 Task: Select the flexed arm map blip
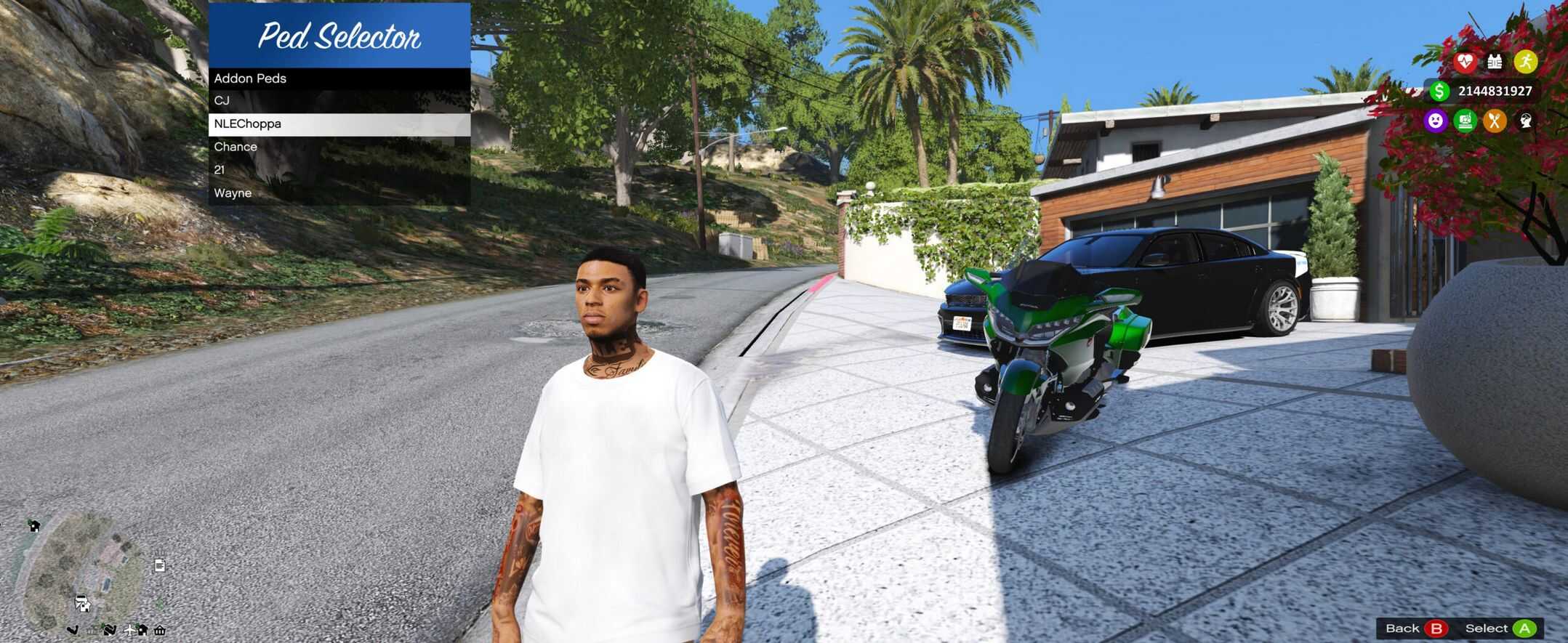pyautogui.click(x=73, y=630)
